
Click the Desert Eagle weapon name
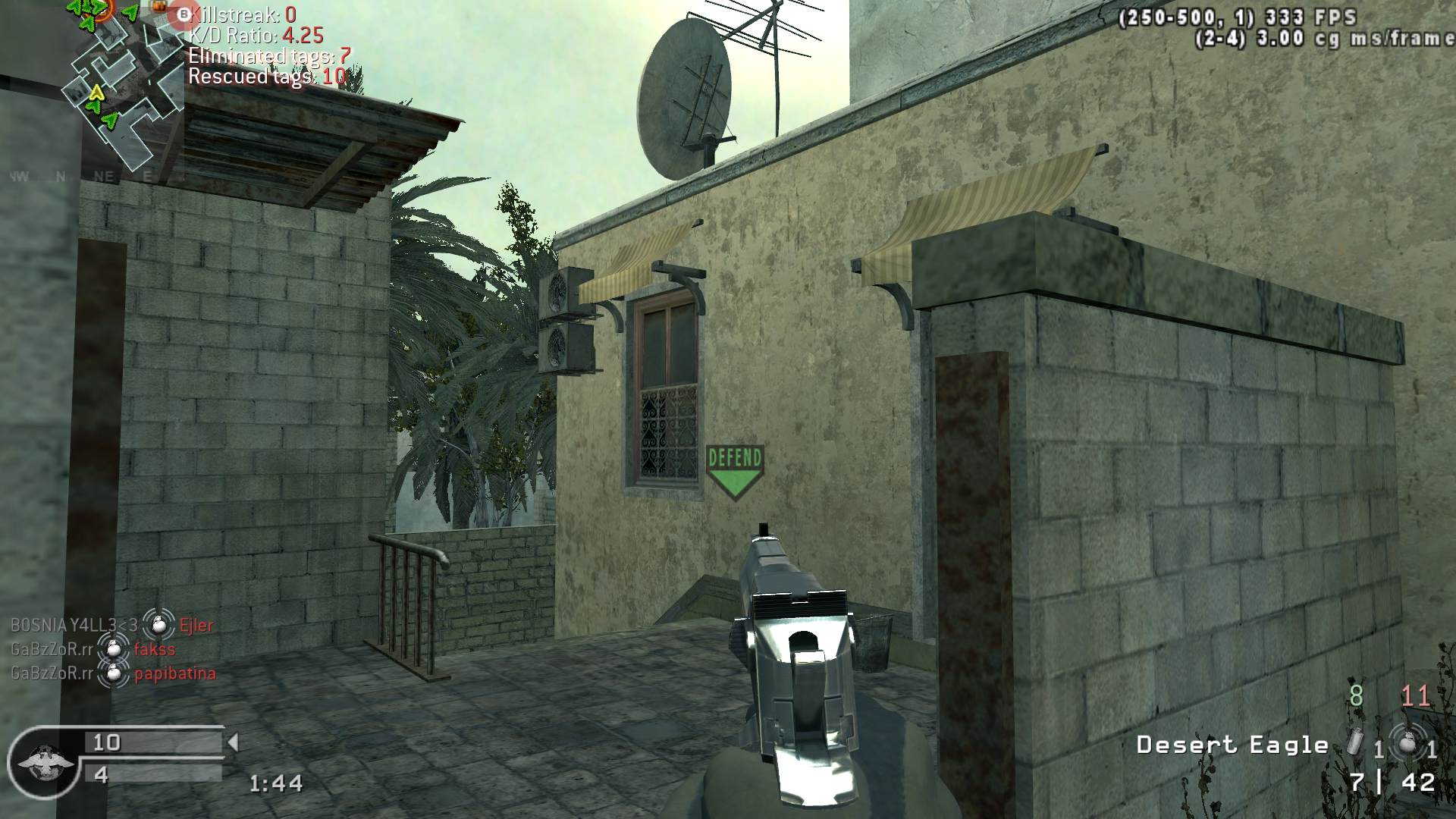(1232, 745)
